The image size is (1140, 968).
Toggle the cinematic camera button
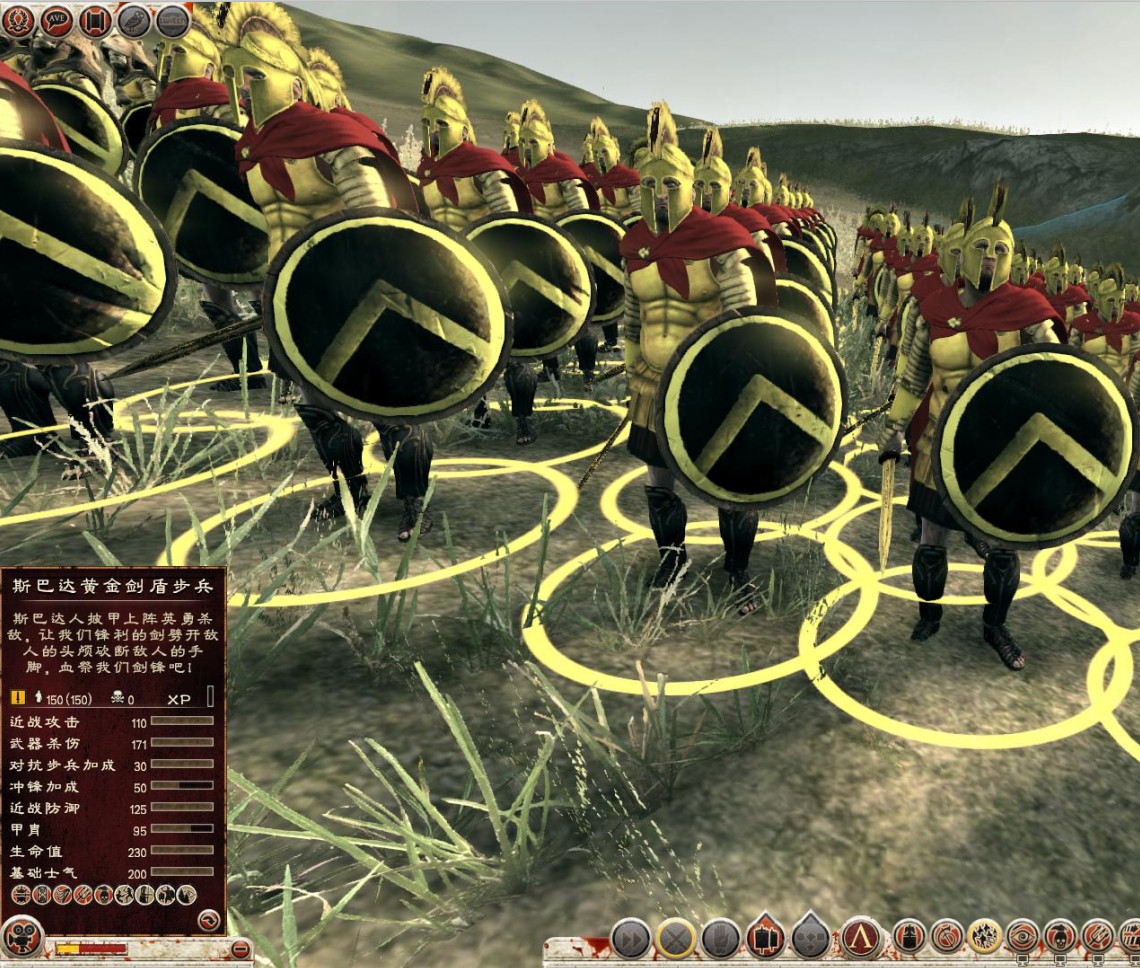(22, 937)
